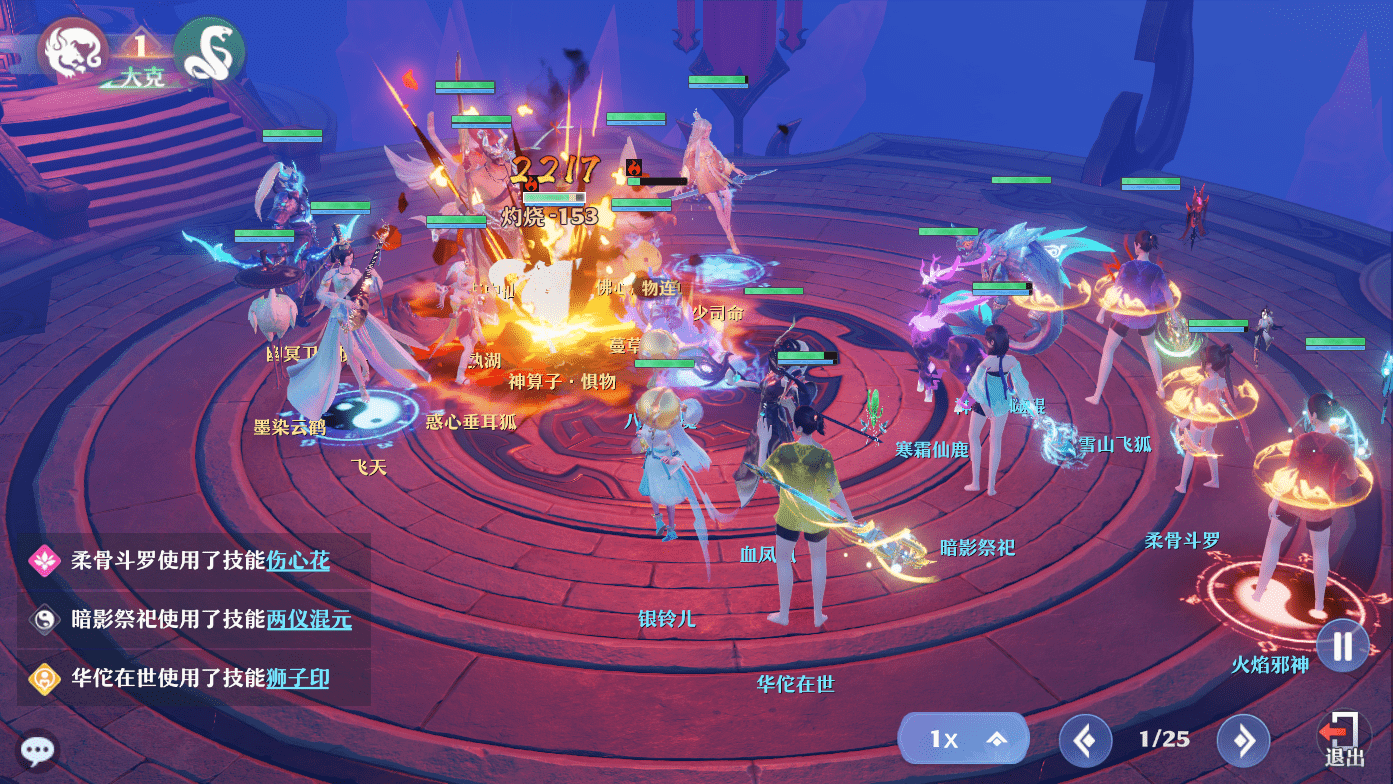Image resolution: width=1393 pixels, height=784 pixels.
Task: Open the 狮子印 skill link
Action: [298, 679]
